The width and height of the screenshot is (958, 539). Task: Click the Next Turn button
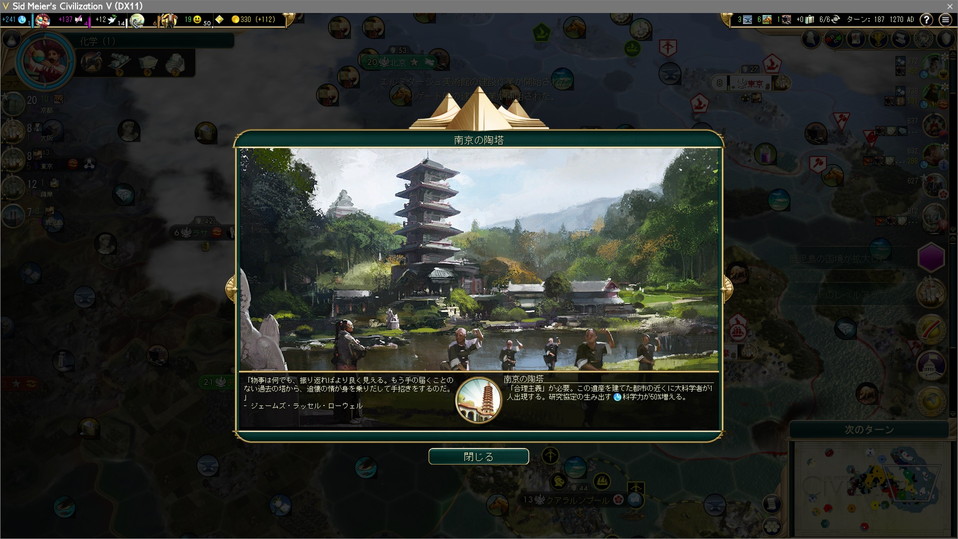(872, 429)
